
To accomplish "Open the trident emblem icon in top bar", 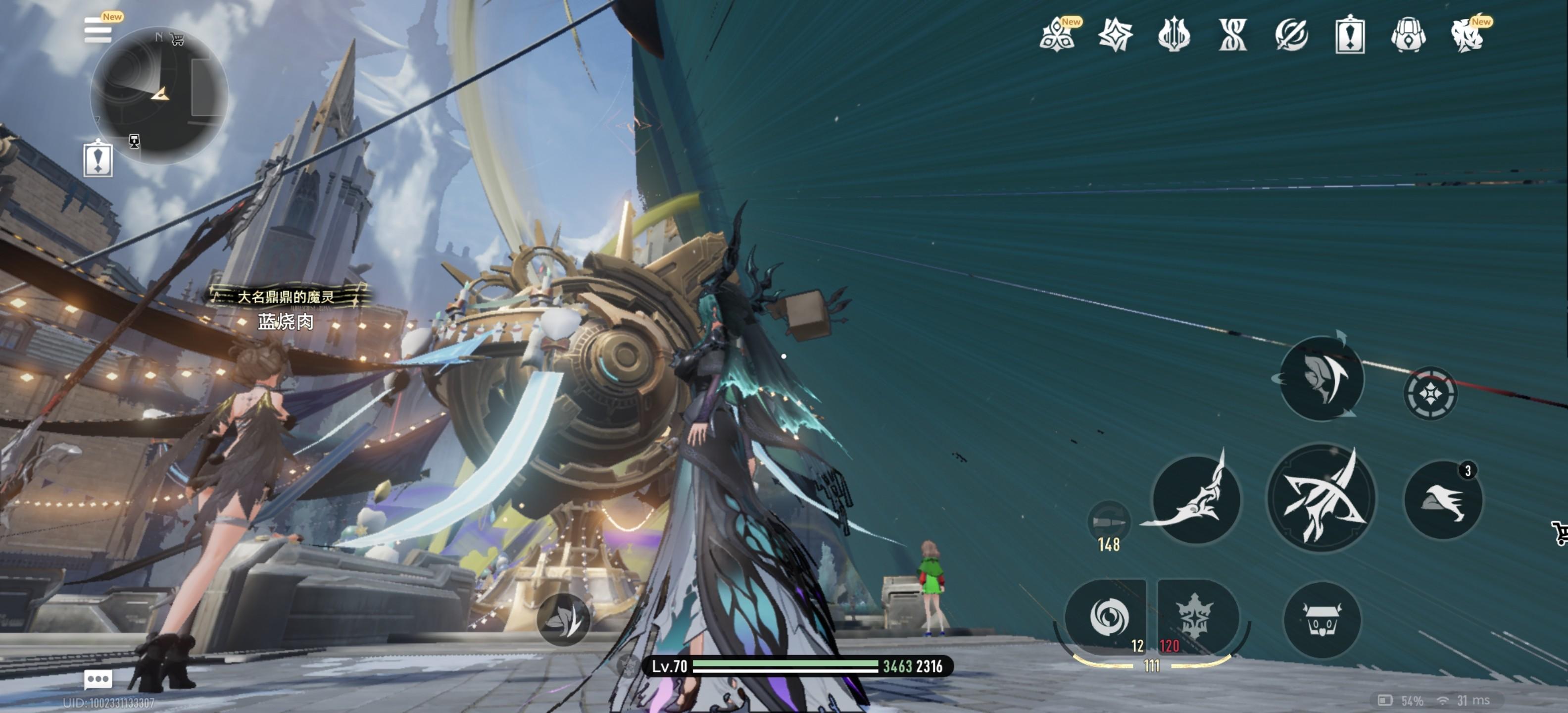I will point(1174,35).
